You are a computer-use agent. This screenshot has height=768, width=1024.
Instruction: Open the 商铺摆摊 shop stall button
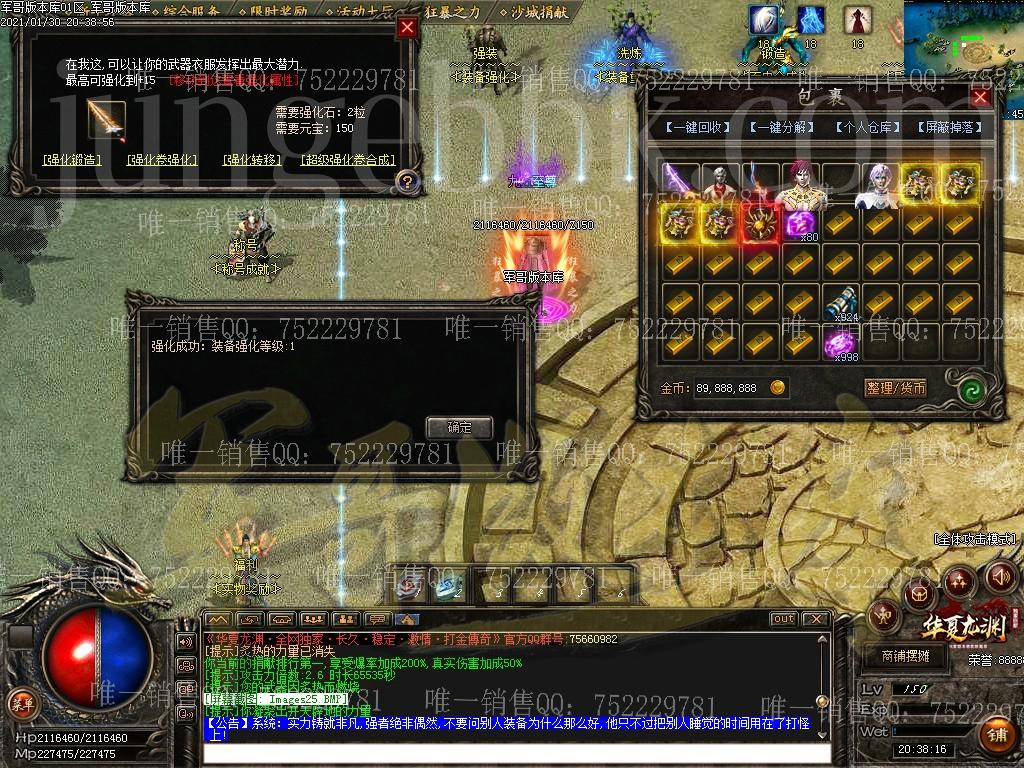905,656
